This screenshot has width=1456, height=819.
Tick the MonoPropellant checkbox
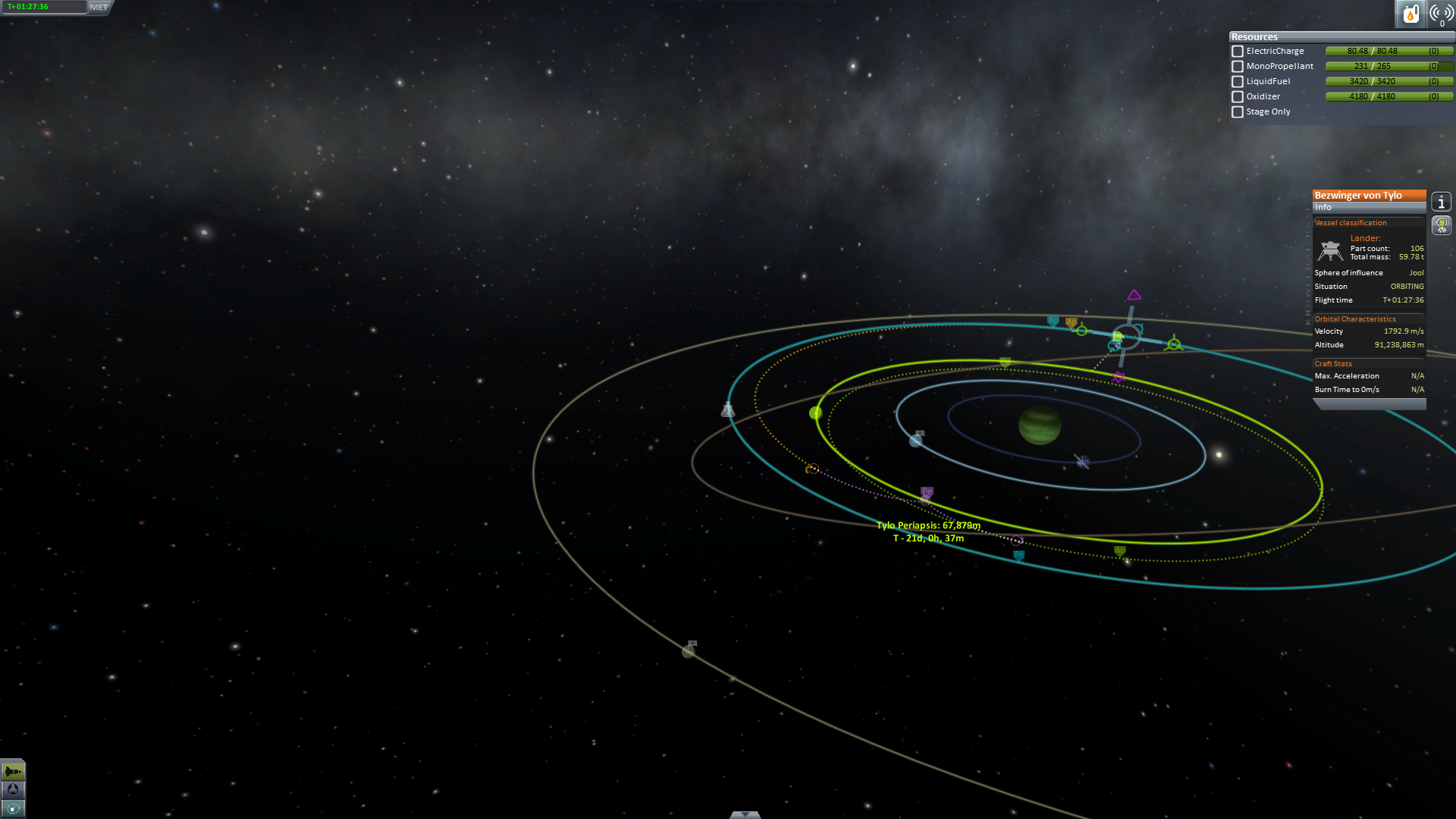[1238, 67]
